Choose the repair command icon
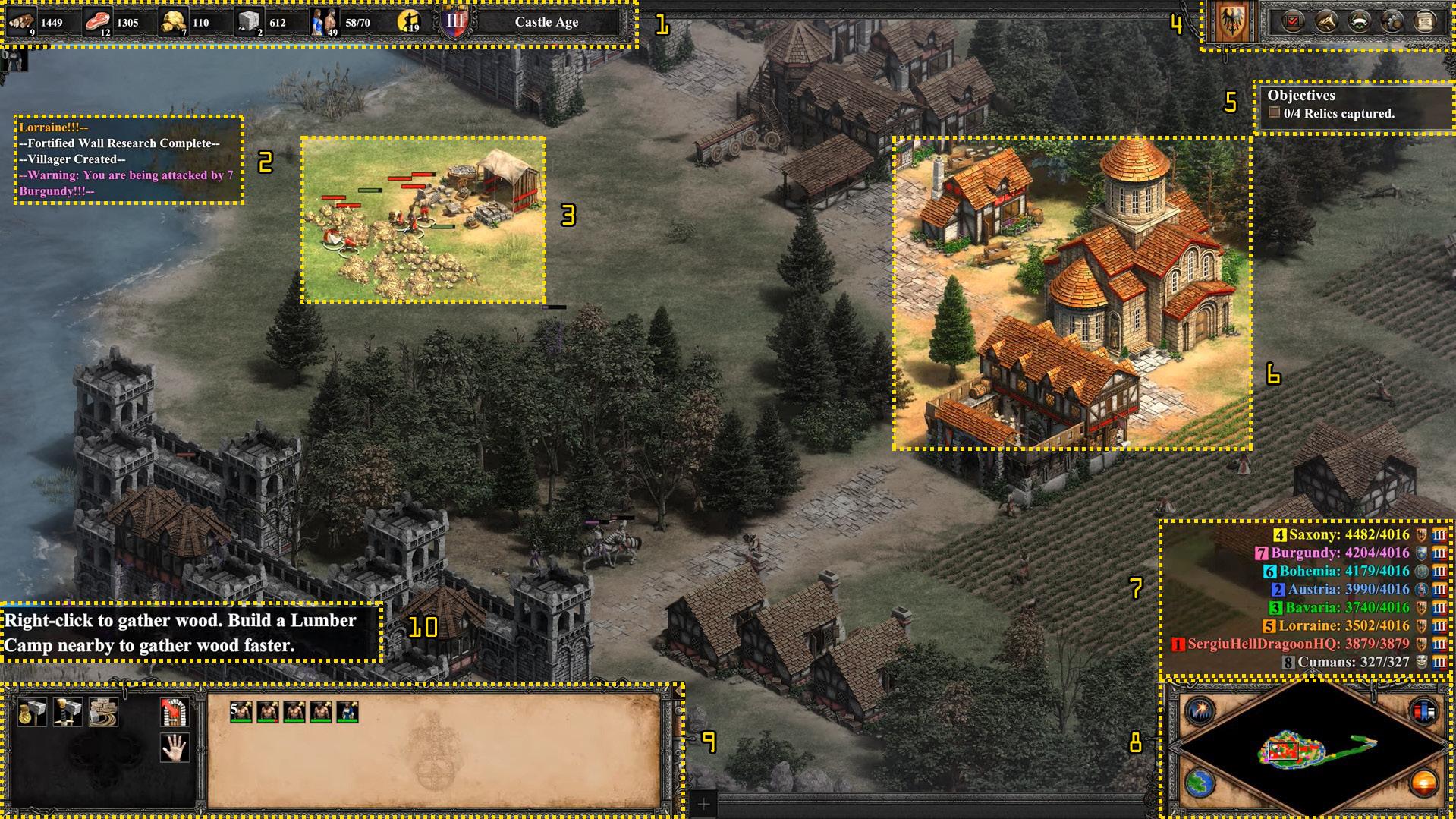Screen dimensions: 1456x819 [x=103, y=712]
